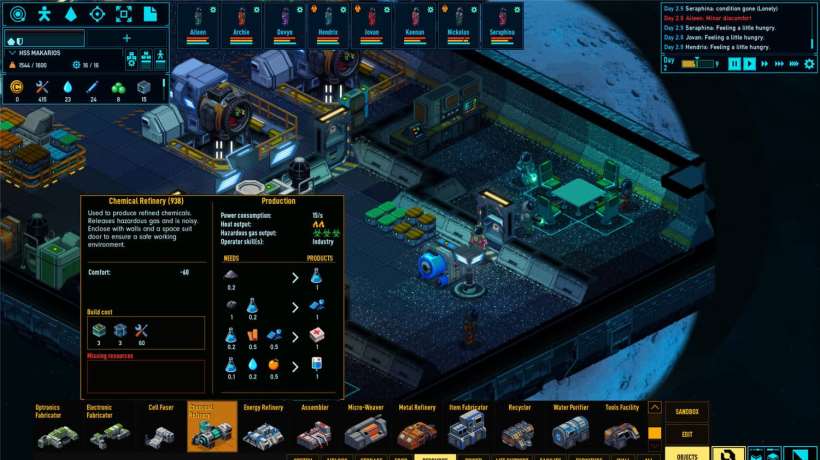Pick the Cell Fuser build item
The height and width of the screenshot is (460, 820).
(x=161, y=432)
